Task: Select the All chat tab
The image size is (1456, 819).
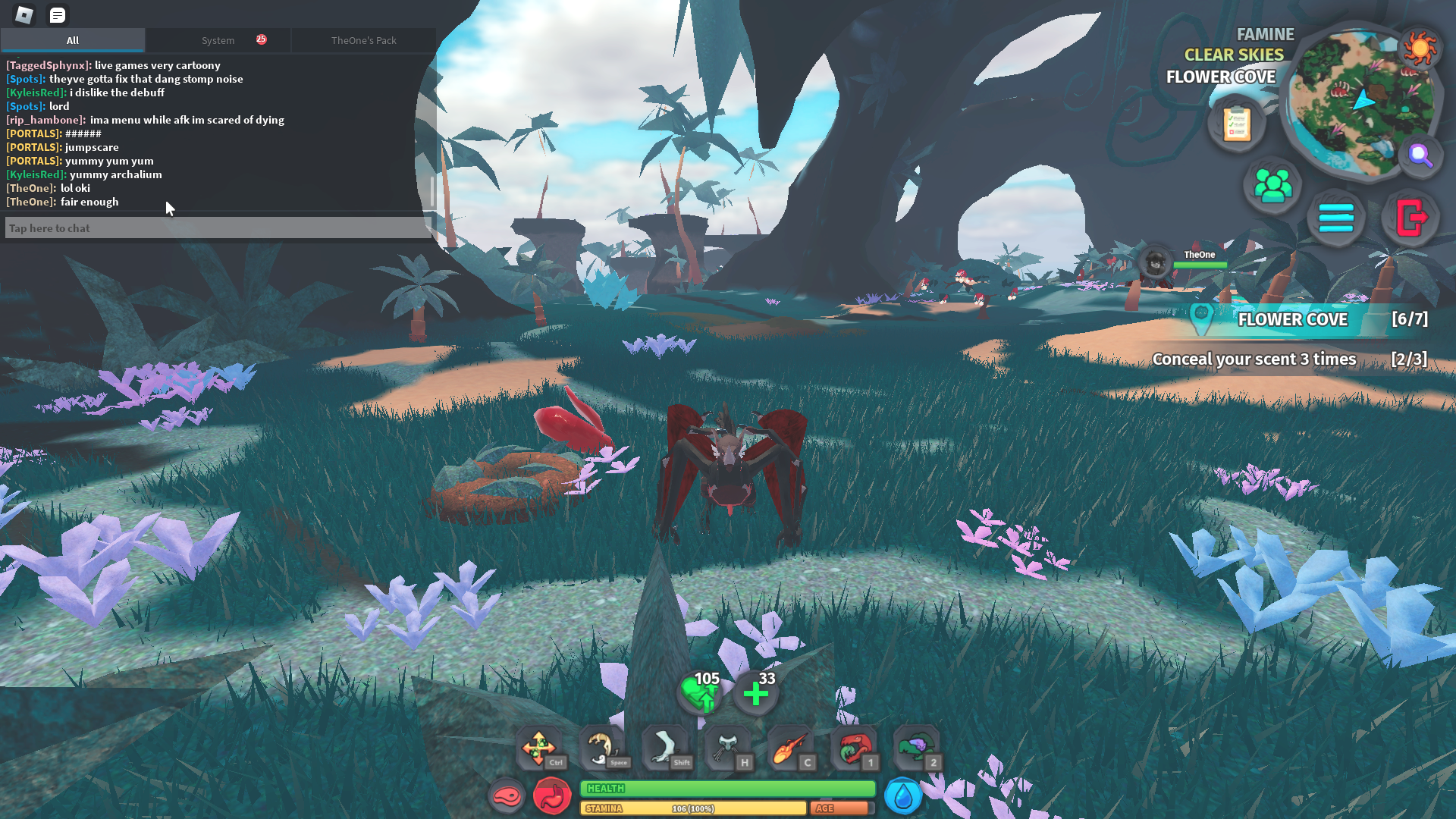Action: tap(73, 40)
